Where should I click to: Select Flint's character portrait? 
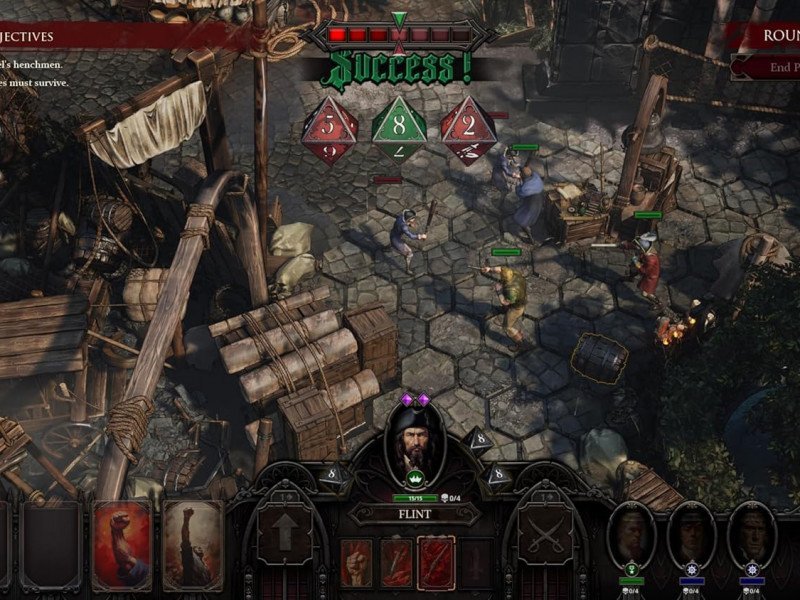pos(415,449)
